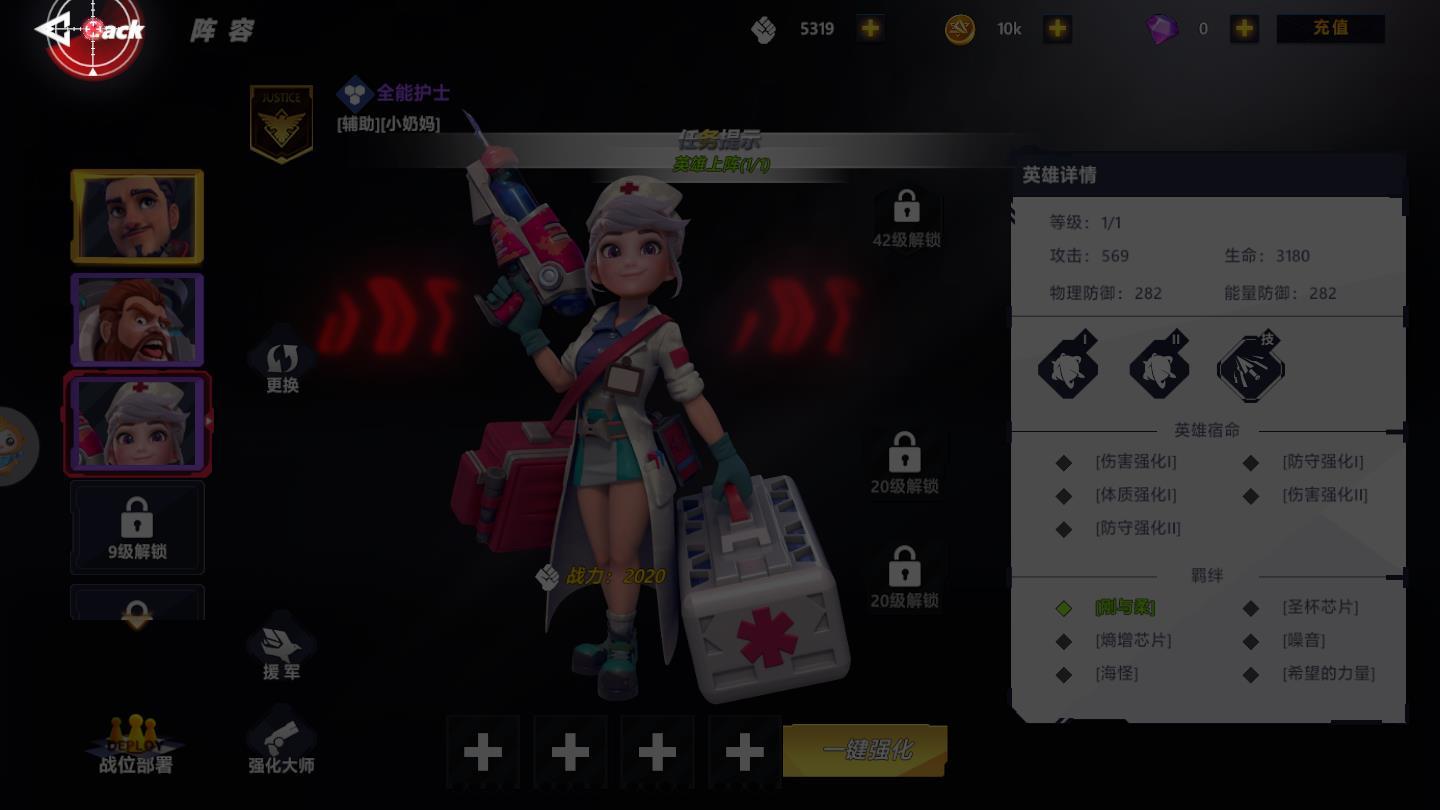Select passive skill I icon in hero details

pos(1068,367)
